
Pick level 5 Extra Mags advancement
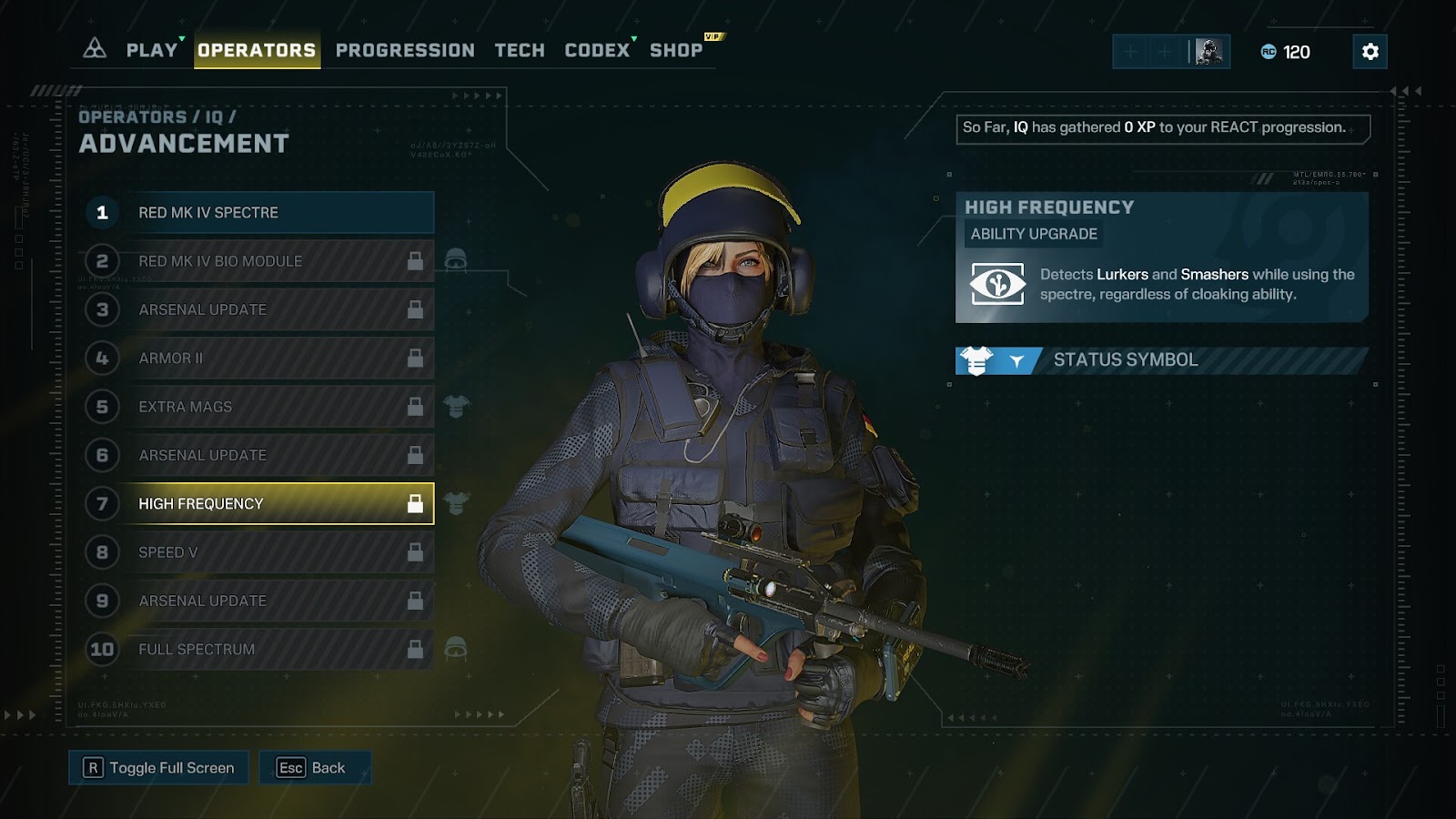point(278,407)
